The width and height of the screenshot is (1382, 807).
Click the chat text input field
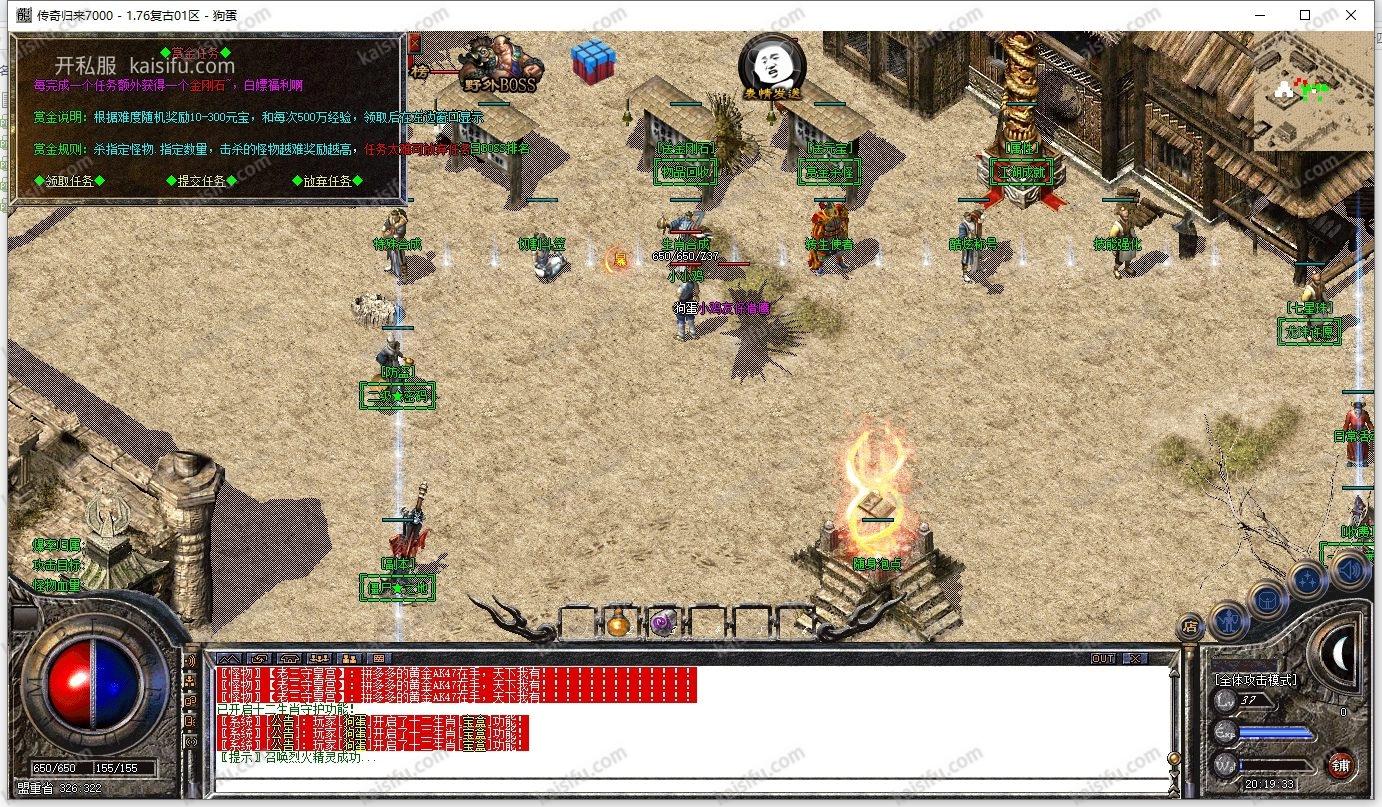(690, 784)
